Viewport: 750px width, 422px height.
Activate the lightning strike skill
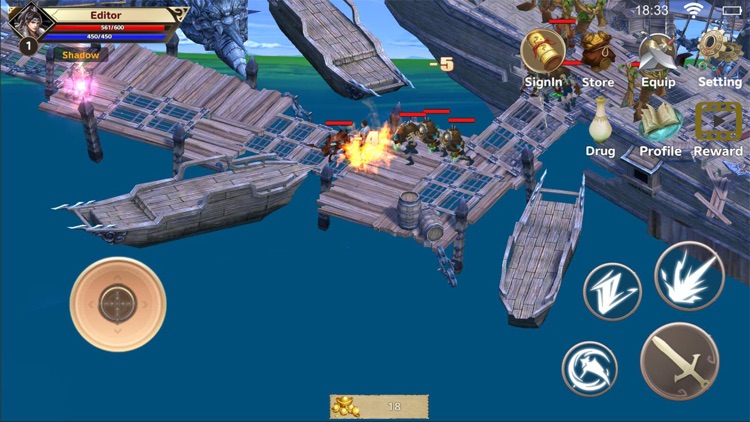(x=612, y=292)
